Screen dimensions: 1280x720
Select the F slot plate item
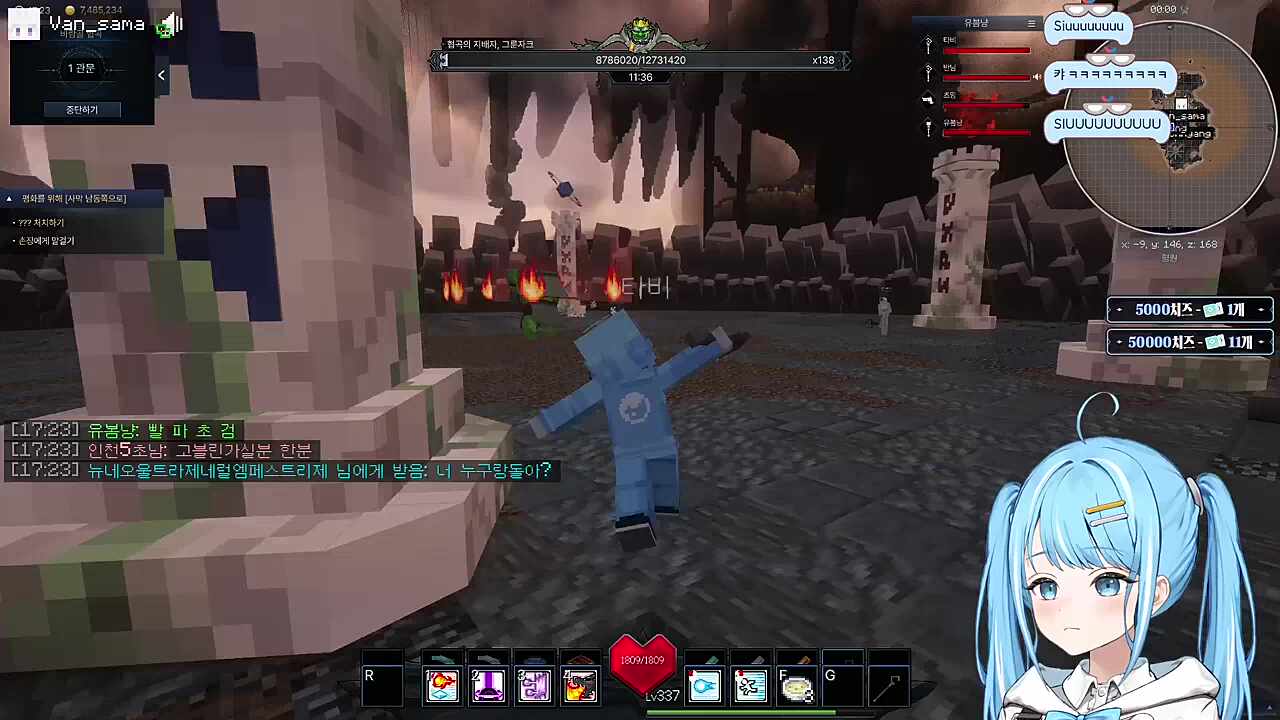(x=796, y=686)
